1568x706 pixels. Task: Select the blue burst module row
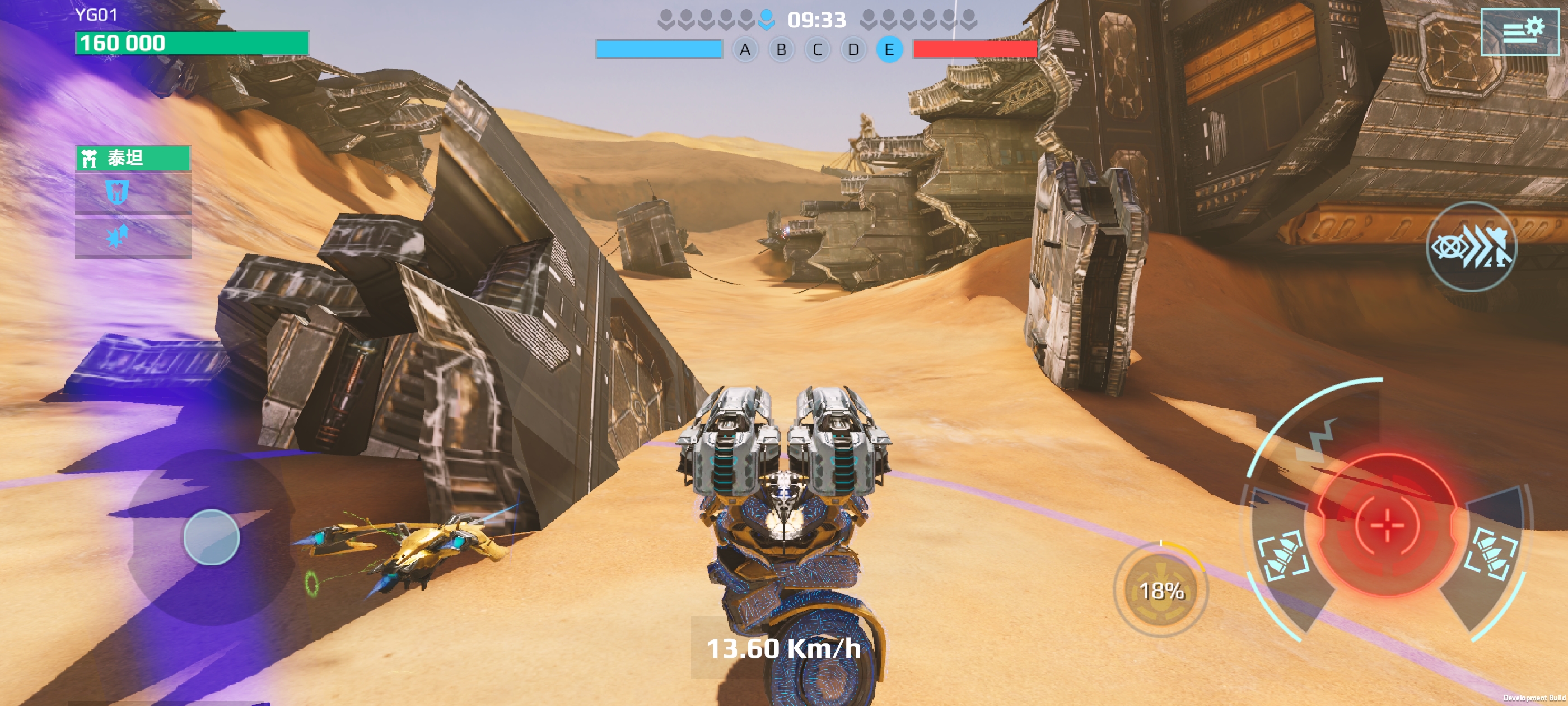[133, 236]
